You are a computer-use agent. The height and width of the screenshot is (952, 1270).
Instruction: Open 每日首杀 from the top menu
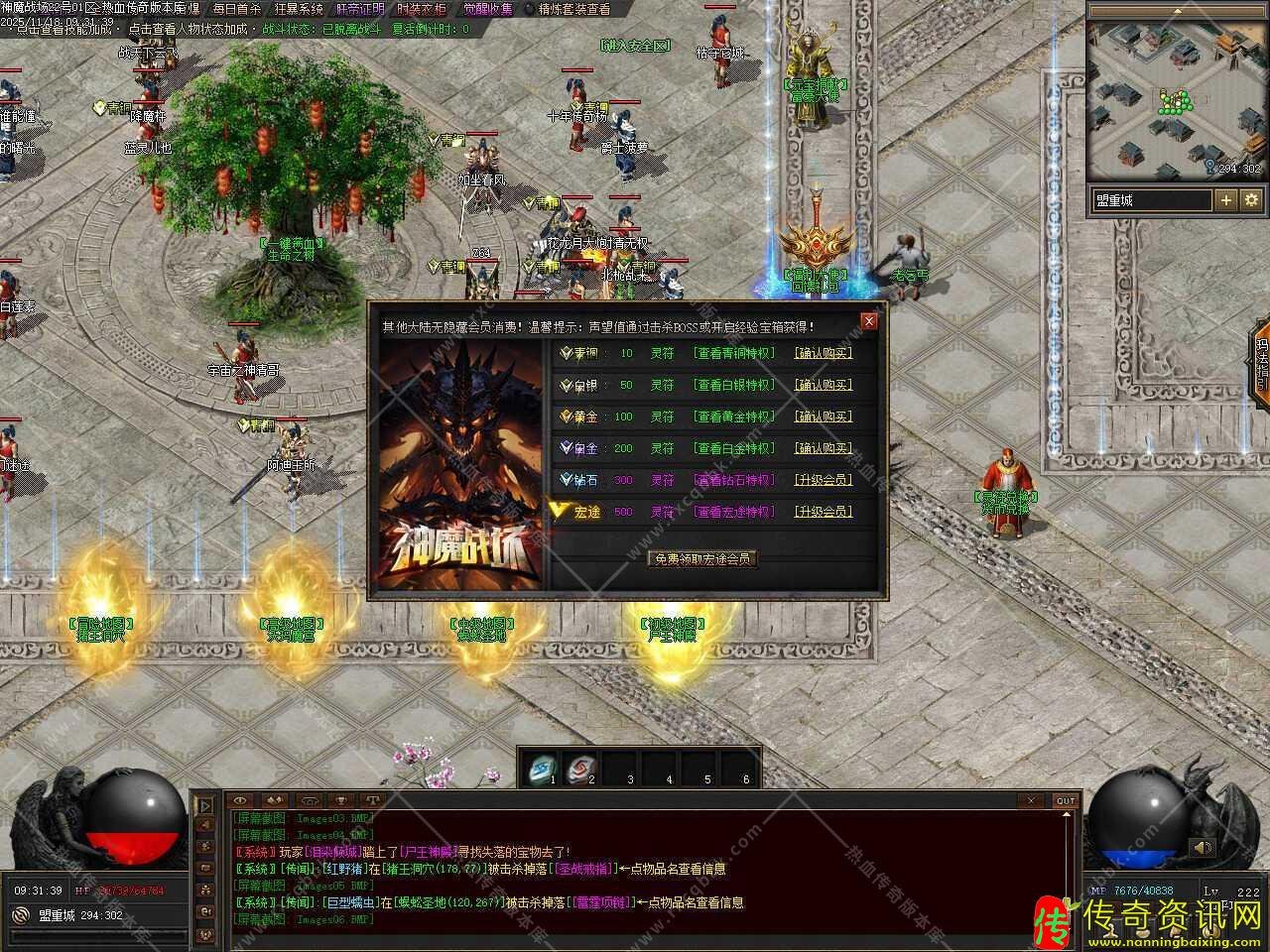(x=236, y=9)
